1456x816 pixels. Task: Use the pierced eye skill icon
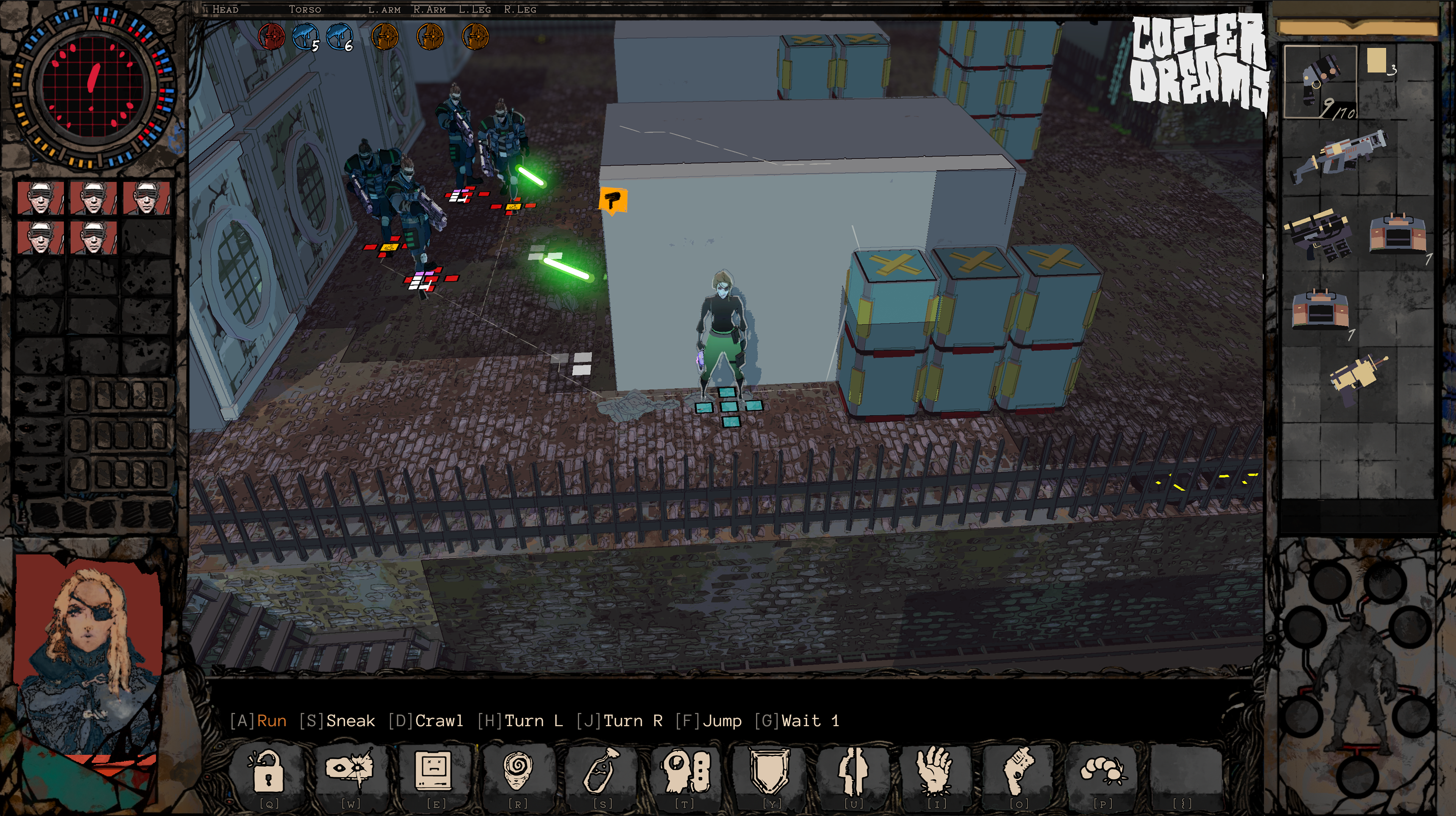pyautogui.click(x=350, y=769)
